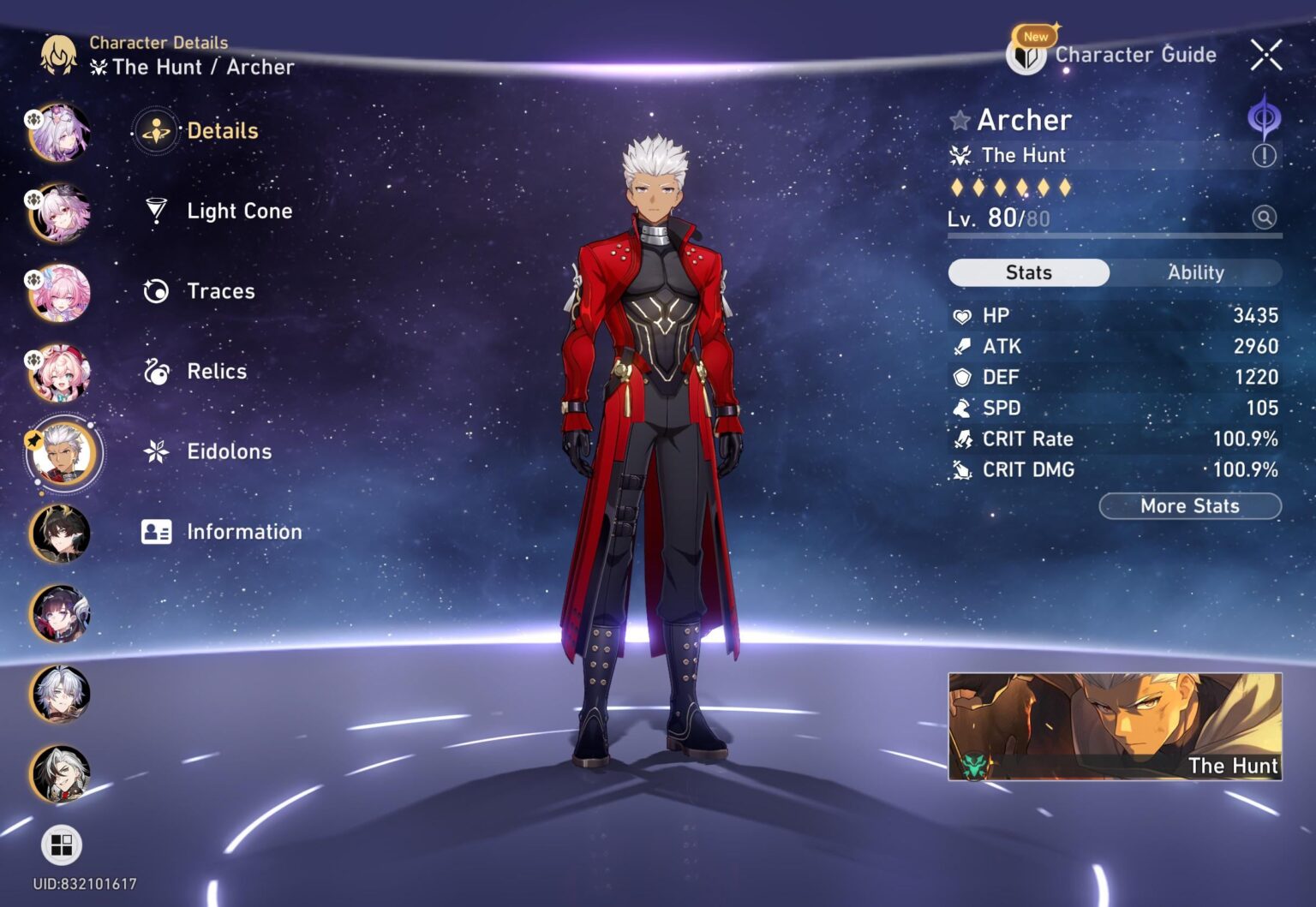The width and height of the screenshot is (1316, 907).
Task: View The Hunt splash art thumbnail
Action: pos(1114,726)
